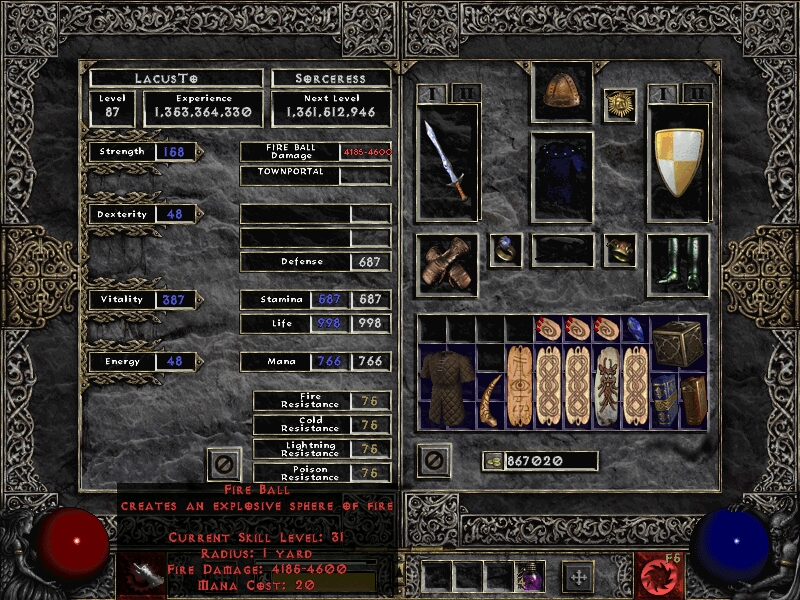Click the four-arrow mini panel button
800x600 pixels.
[x=577, y=576]
